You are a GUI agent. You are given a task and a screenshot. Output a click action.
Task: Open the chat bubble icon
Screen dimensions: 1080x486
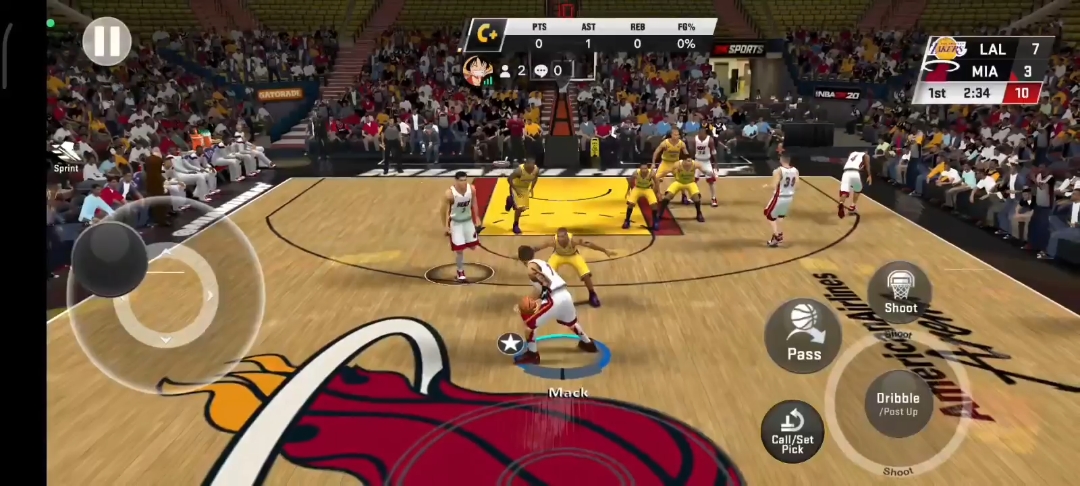click(x=541, y=71)
